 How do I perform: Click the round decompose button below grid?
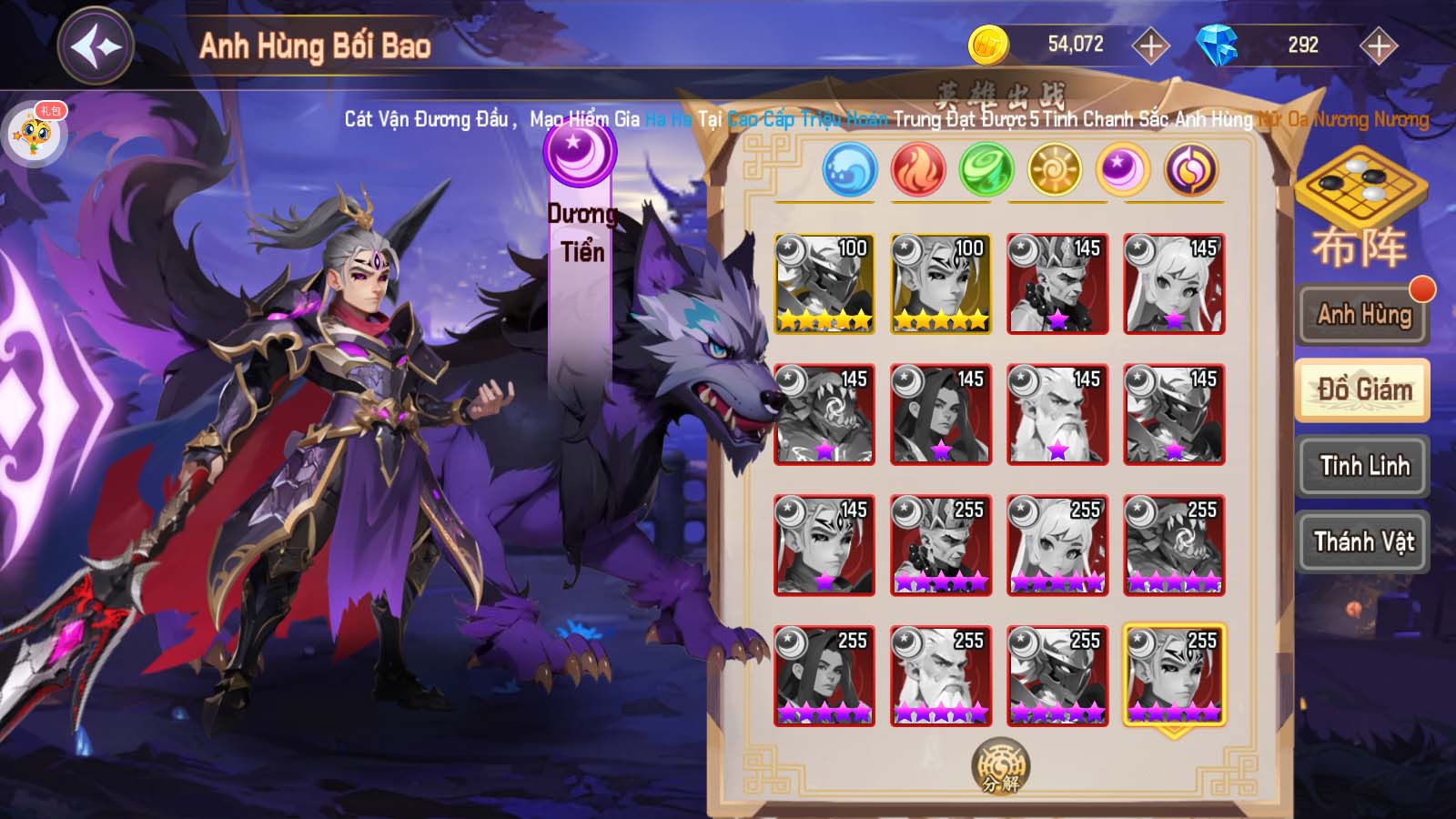pyautogui.click(x=1000, y=765)
